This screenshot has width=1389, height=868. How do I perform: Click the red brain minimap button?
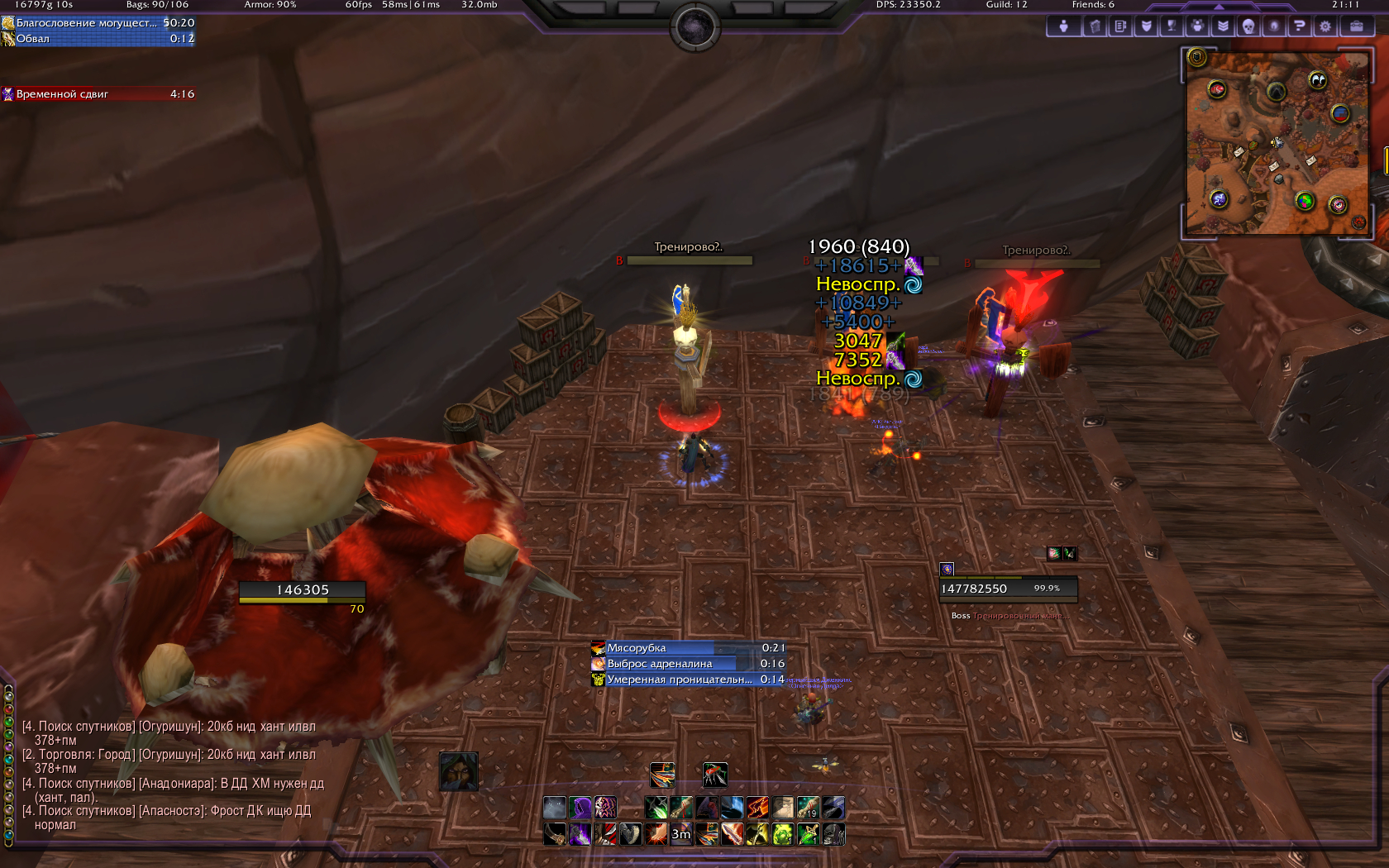point(1216,89)
